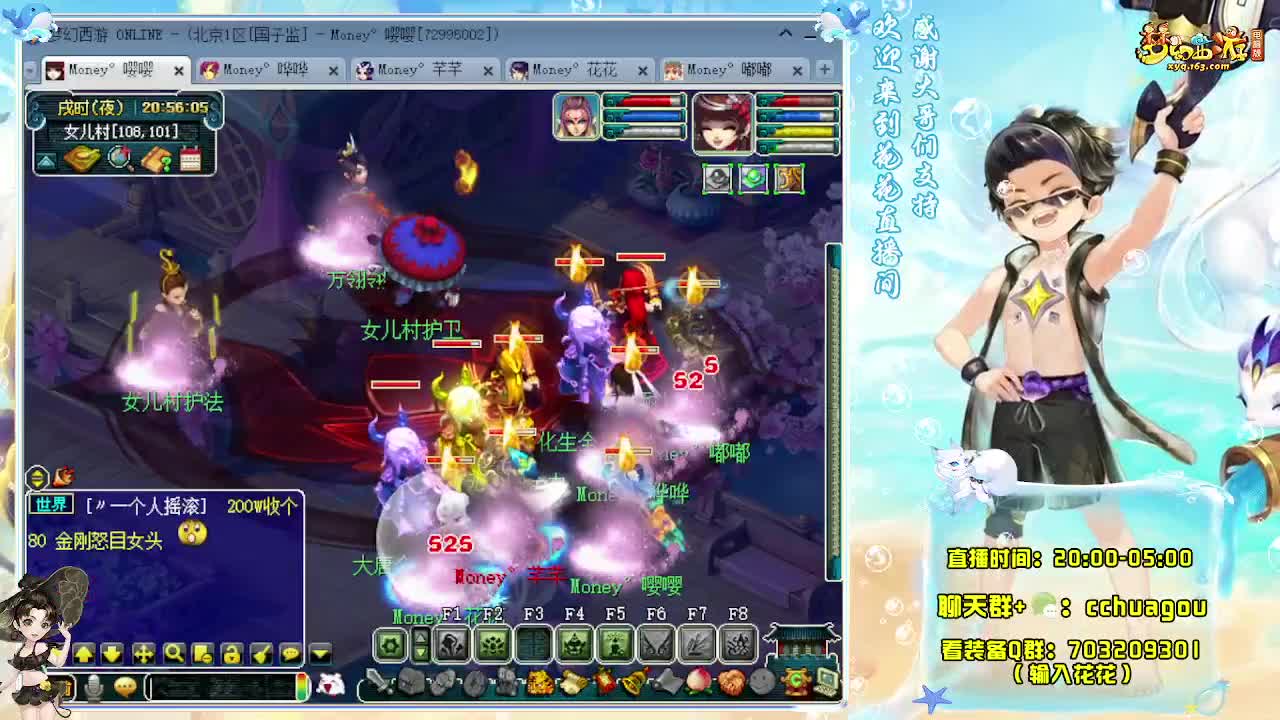Click the peach item icon in the bottom row
The image size is (1280, 720).
click(698, 682)
